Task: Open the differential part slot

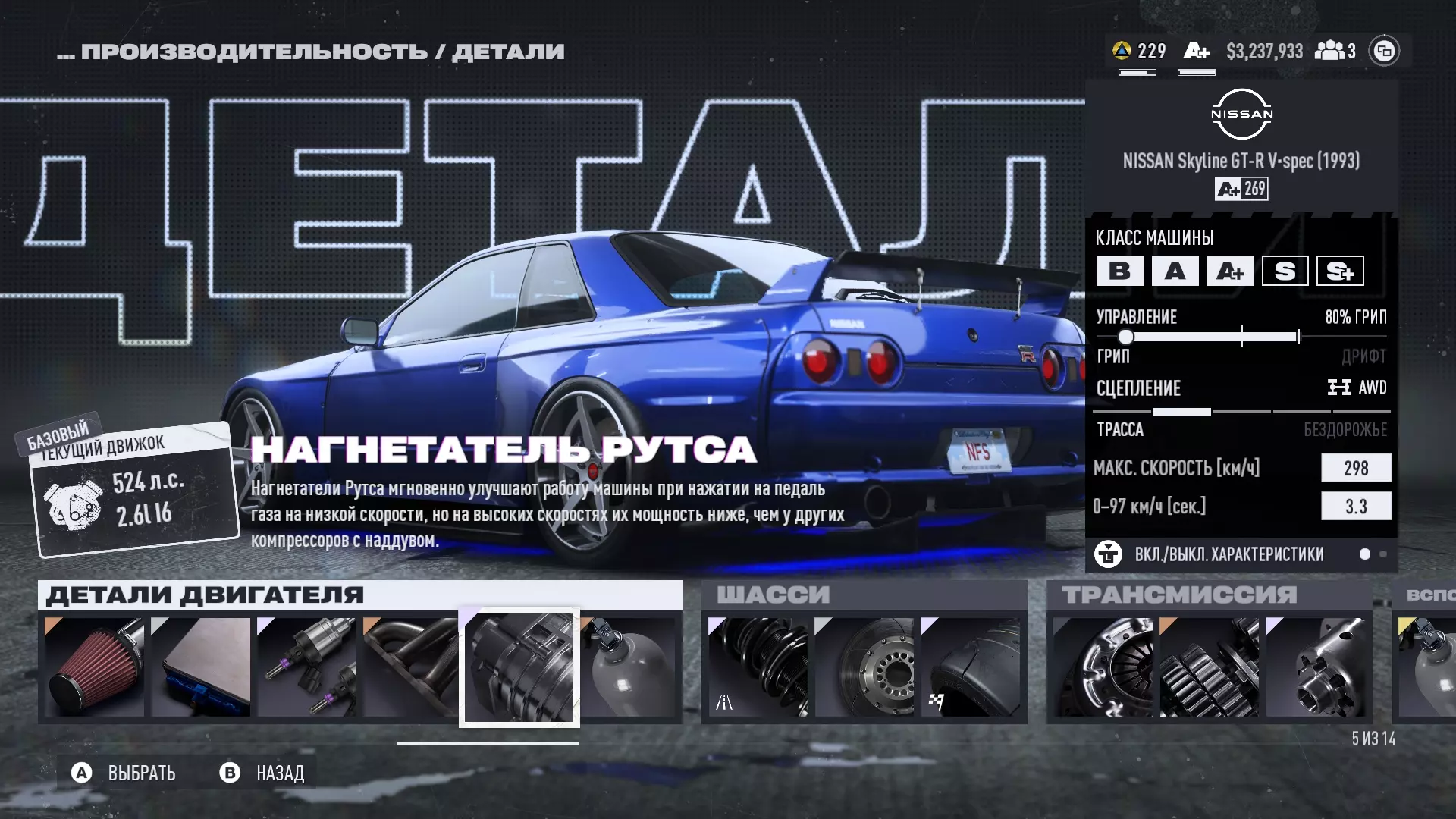Action: [1315, 667]
